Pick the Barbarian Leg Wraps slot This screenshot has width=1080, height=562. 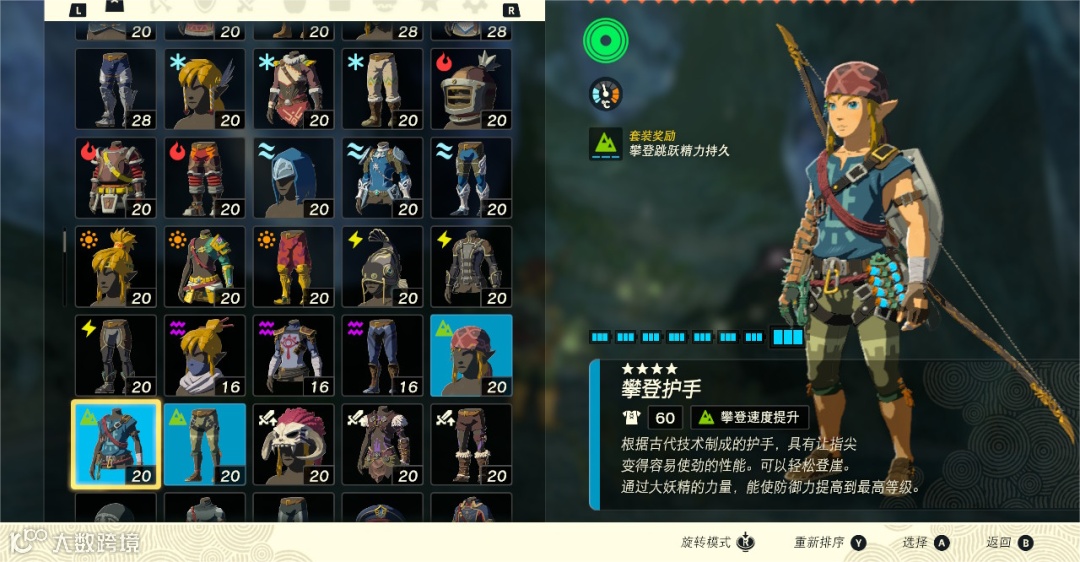[471, 444]
